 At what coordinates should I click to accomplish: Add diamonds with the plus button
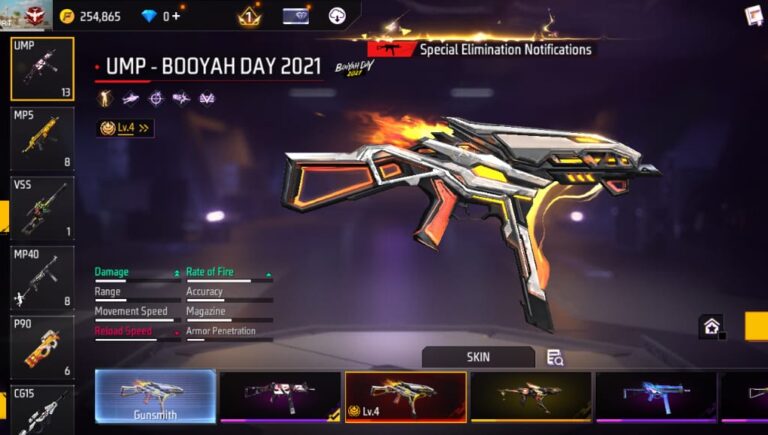(x=177, y=16)
